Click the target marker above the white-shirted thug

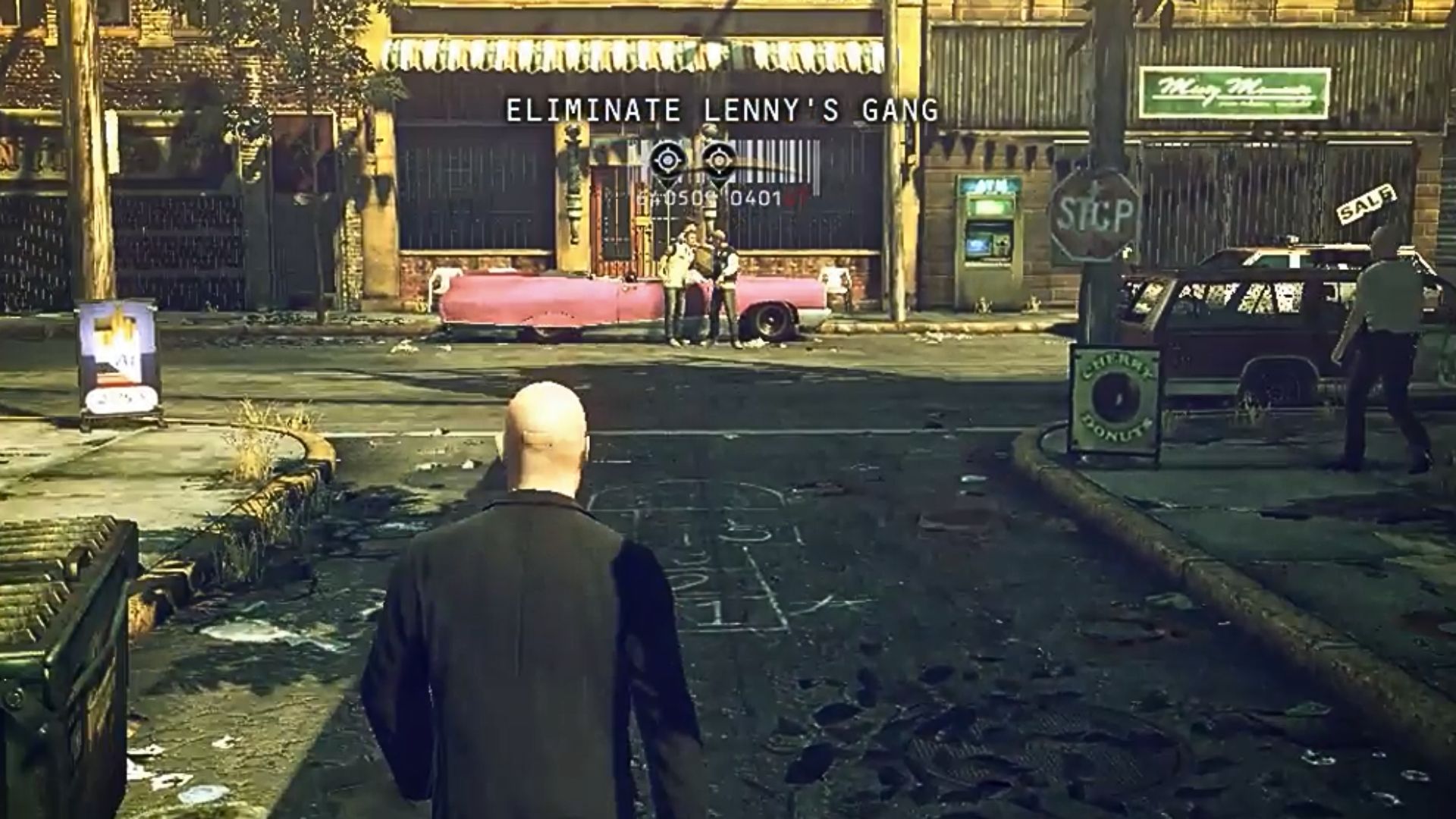coord(667,162)
